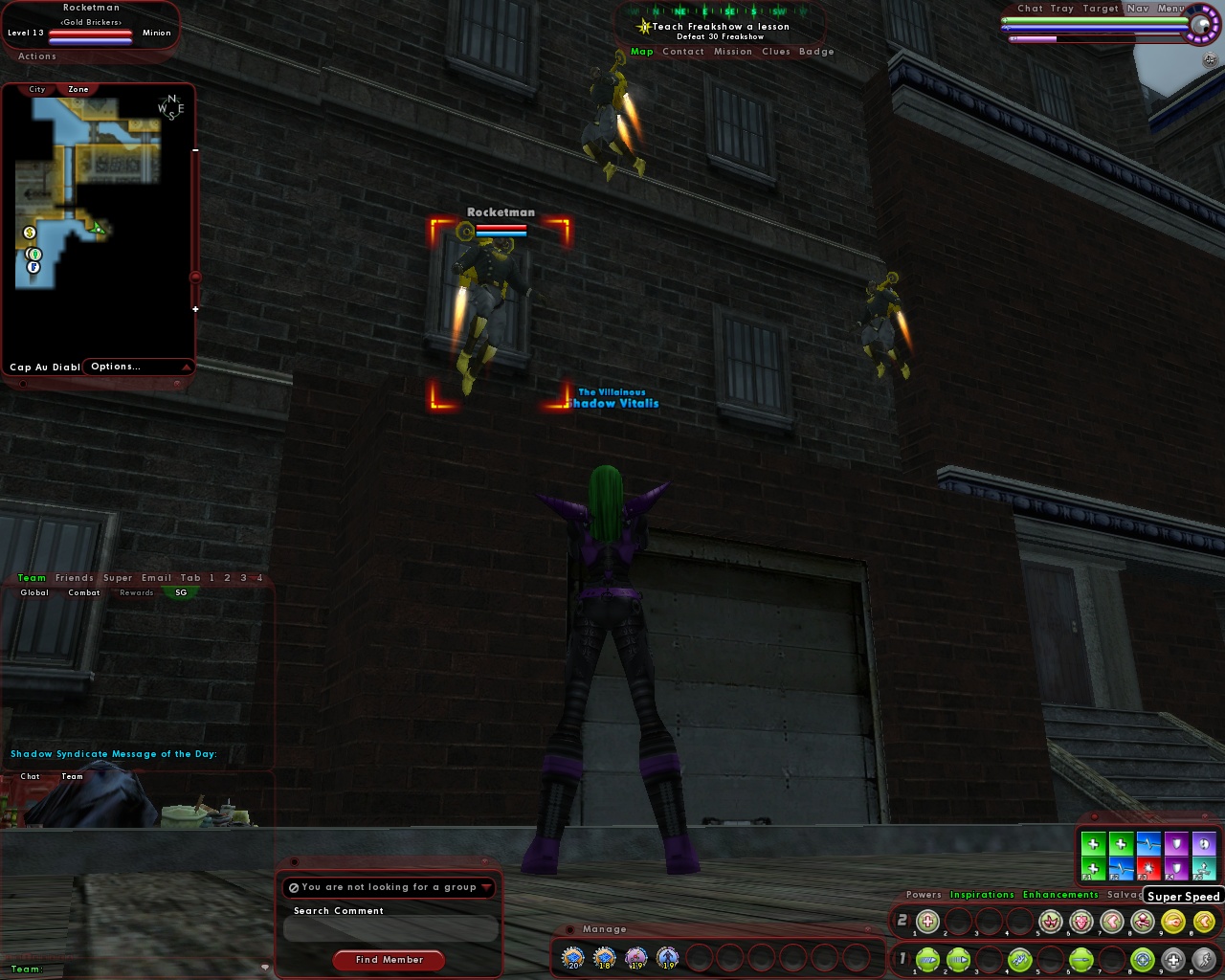Expand the Team window at bottom left

265,968
